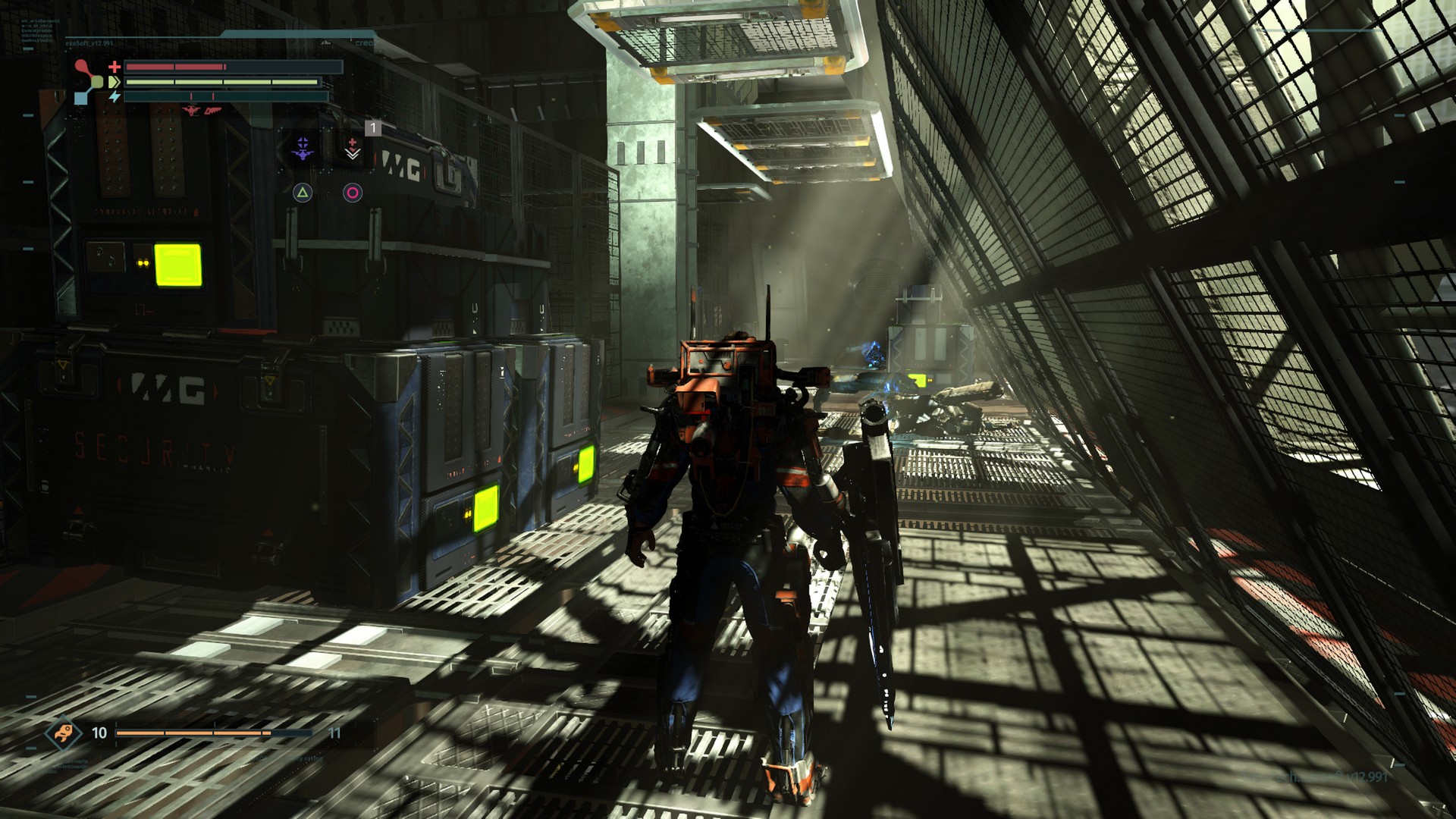This screenshot has height=819, width=1456.
Task: Activate the purple drone ability icon
Action: [x=303, y=148]
